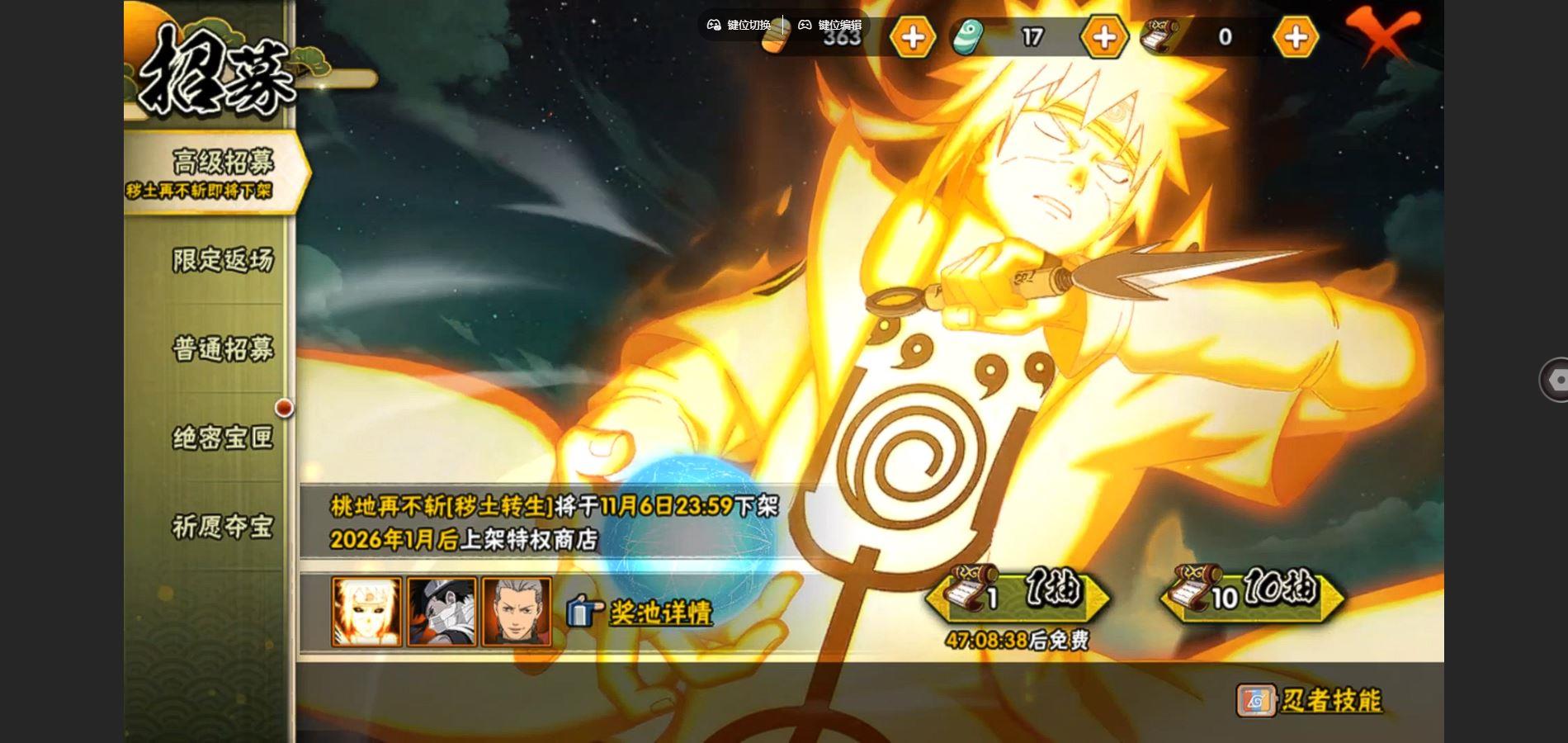Close the recruitment screen with red X

[1381, 35]
